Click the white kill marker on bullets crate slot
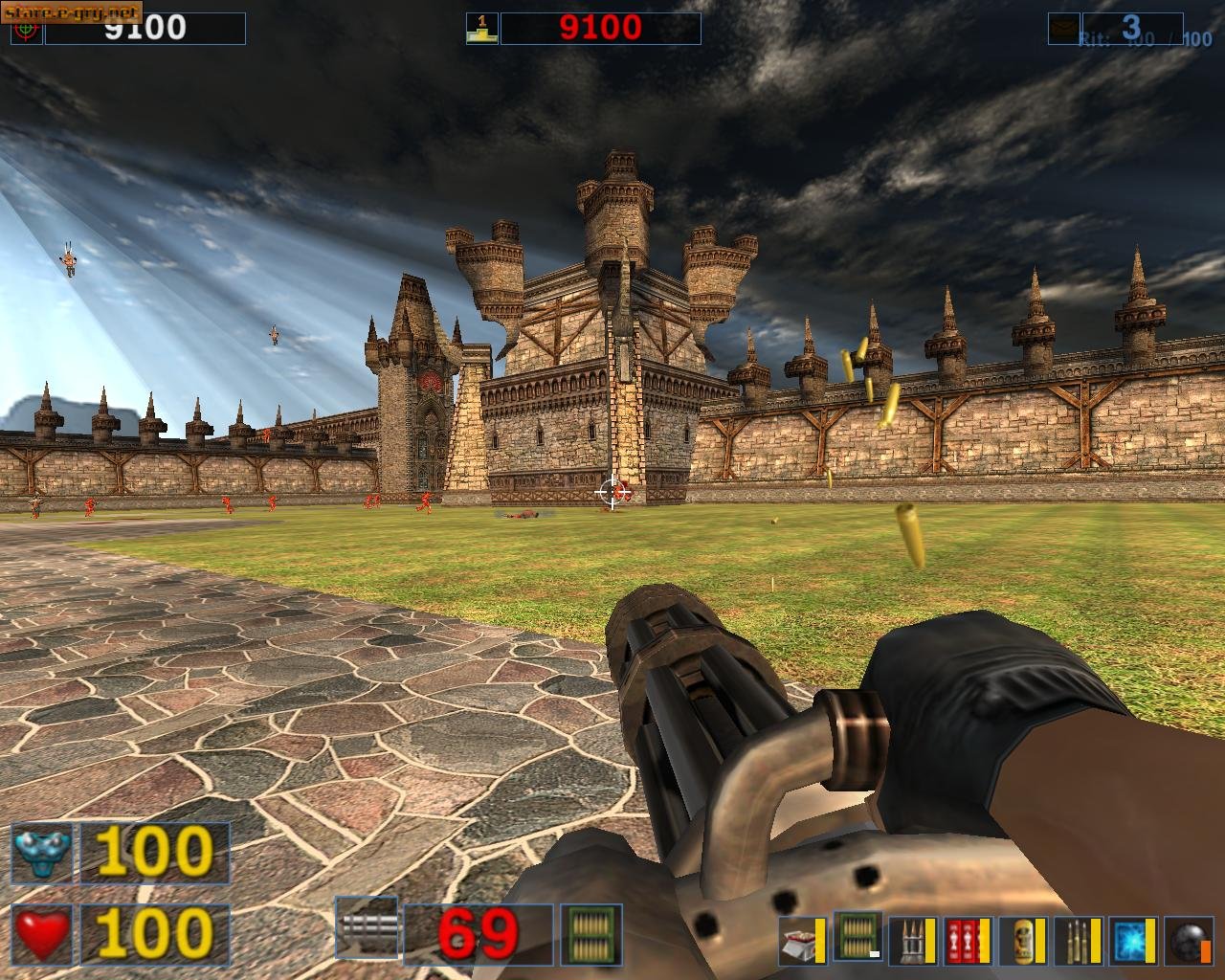The height and width of the screenshot is (980, 1225). [x=873, y=953]
